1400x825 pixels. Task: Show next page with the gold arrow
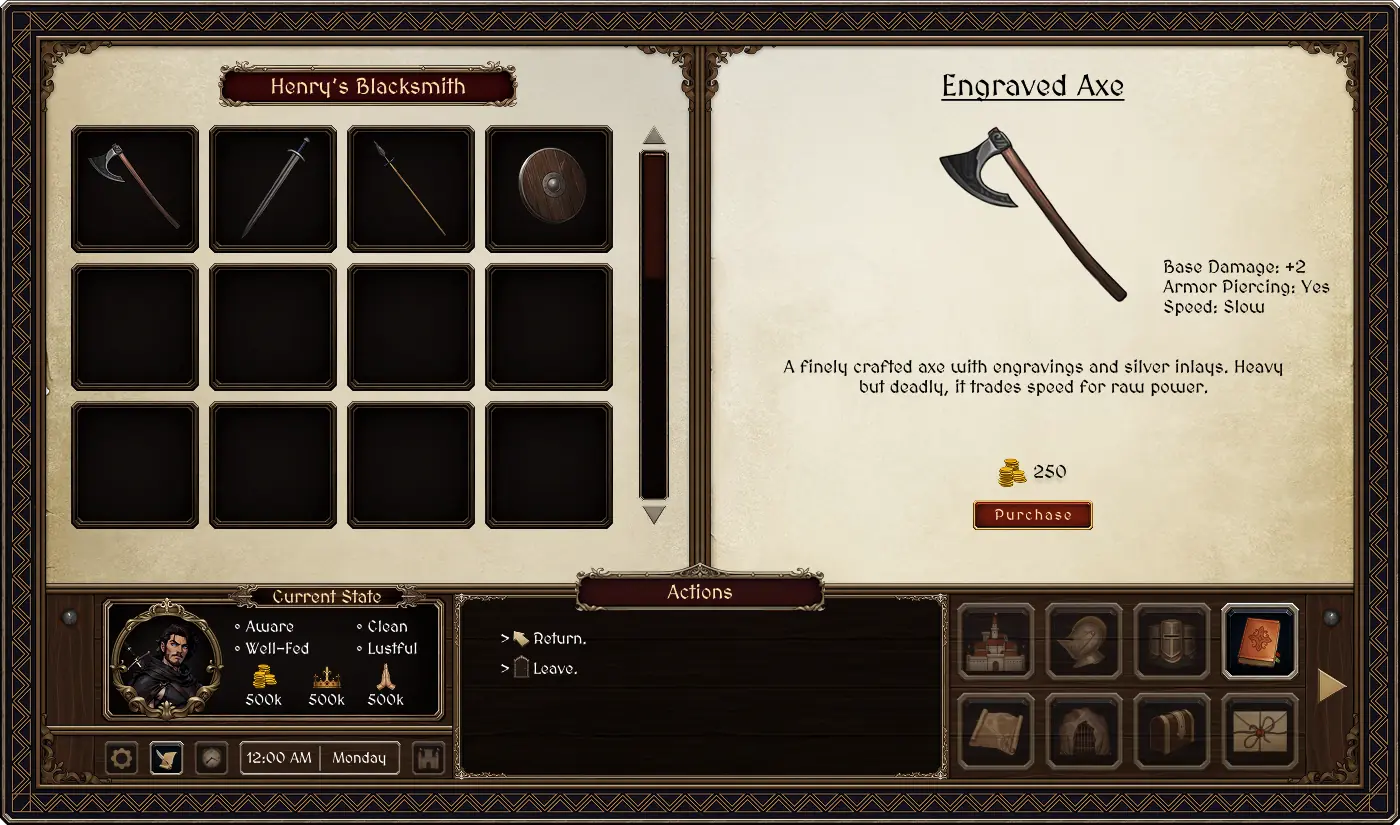tap(1331, 686)
